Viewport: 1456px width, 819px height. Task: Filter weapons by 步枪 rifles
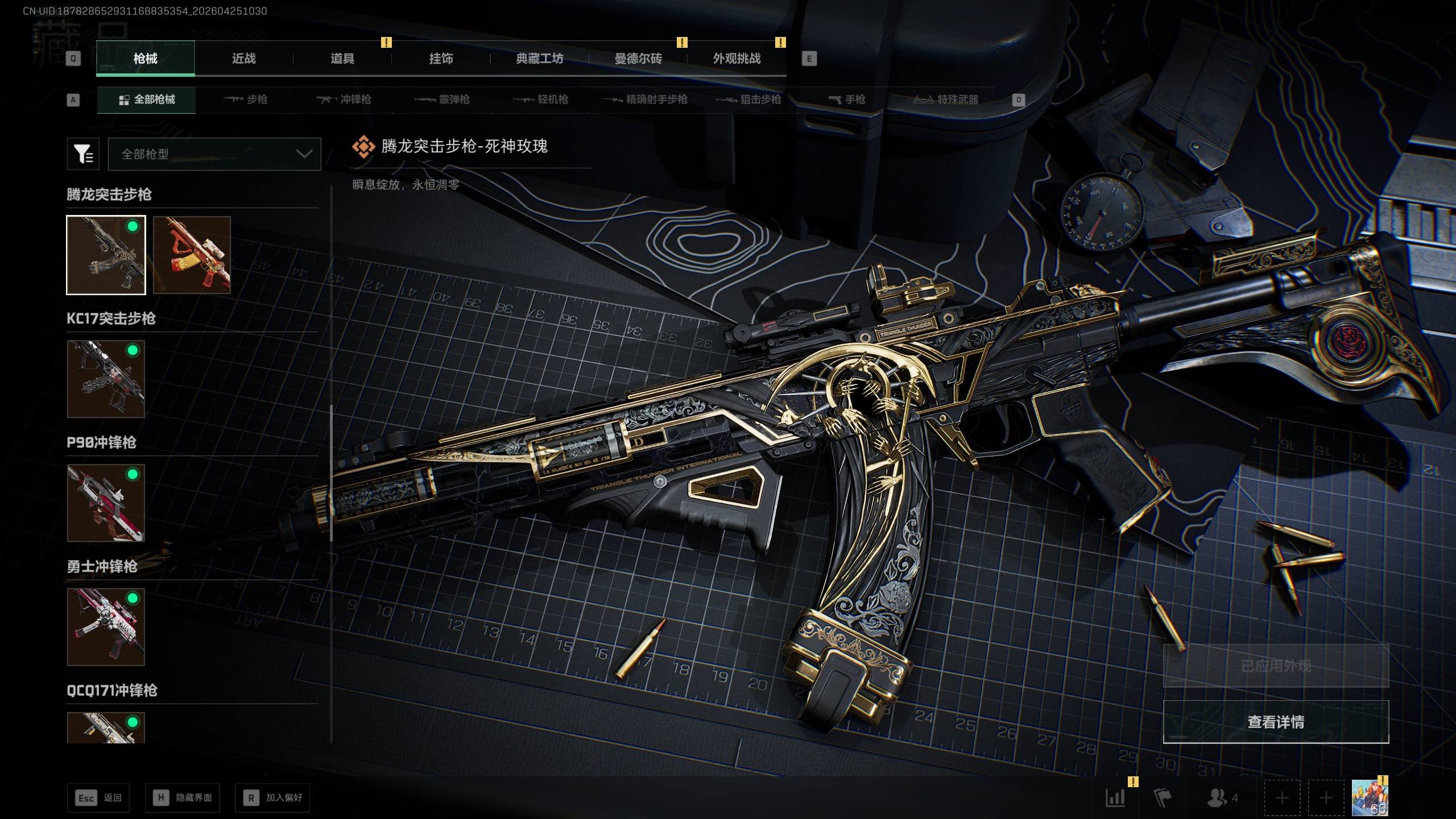[246, 100]
